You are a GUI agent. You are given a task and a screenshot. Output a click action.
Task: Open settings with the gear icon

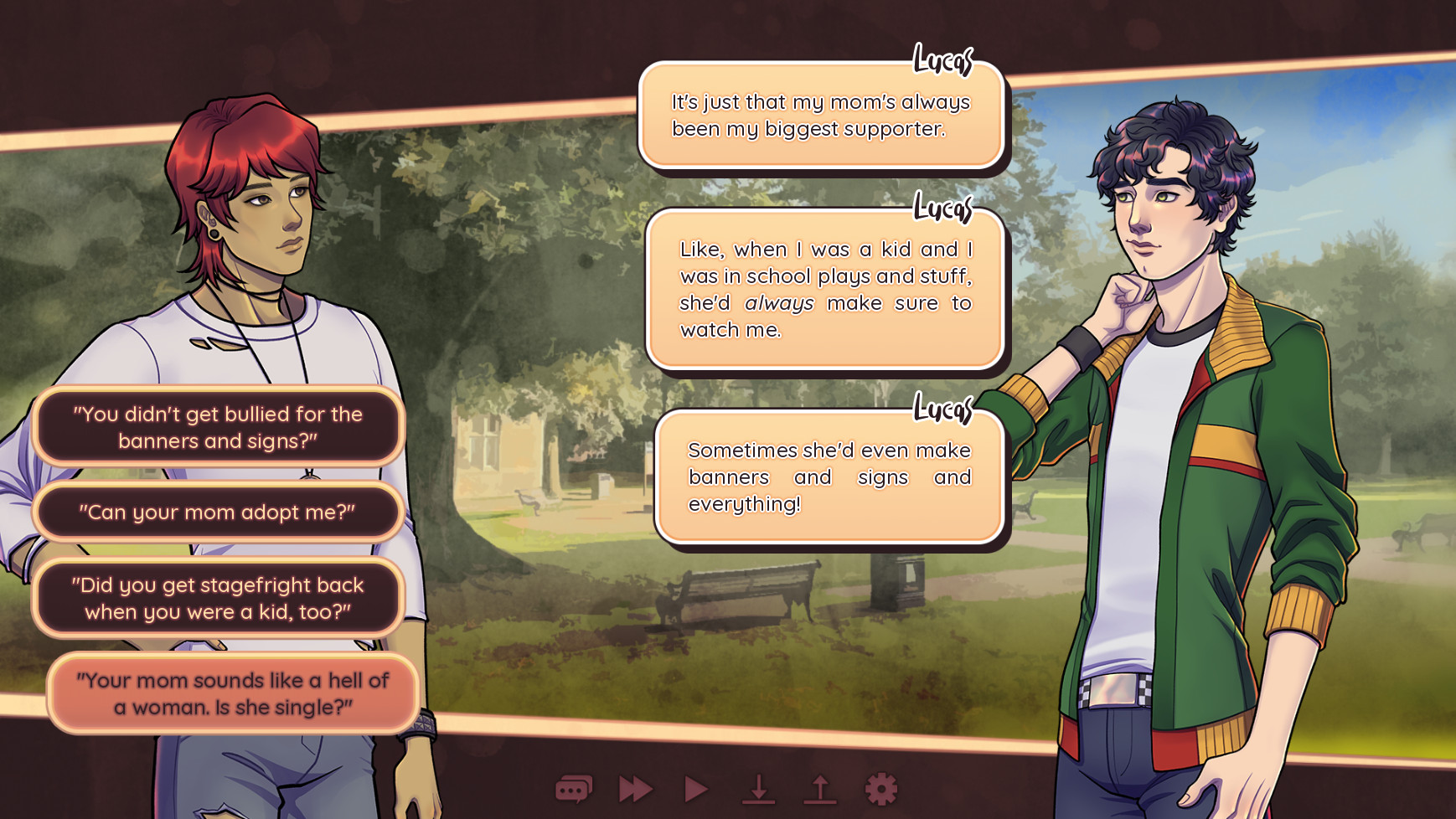[881, 789]
